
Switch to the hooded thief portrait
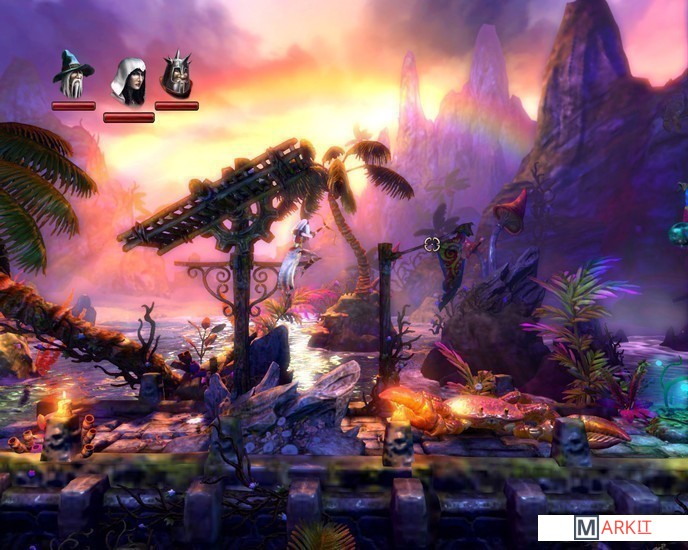tap(128, 81)
